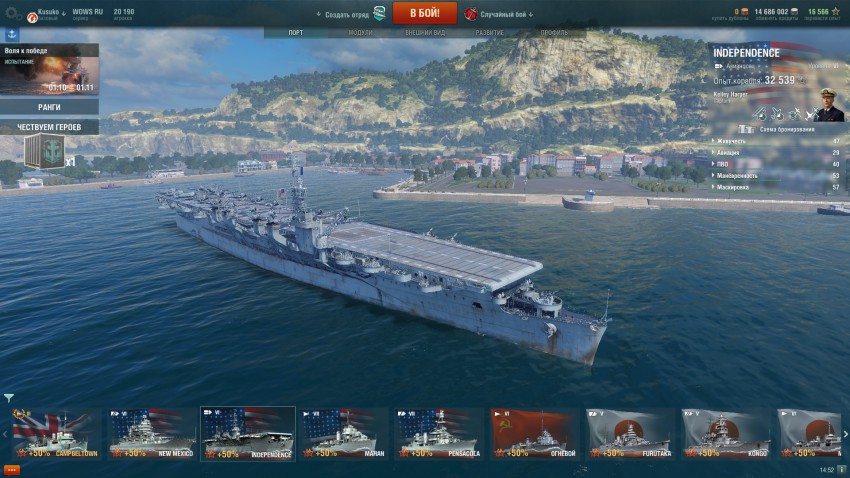
Task: Open the «Чествуем героев» event panel
Action: point(49,127)
